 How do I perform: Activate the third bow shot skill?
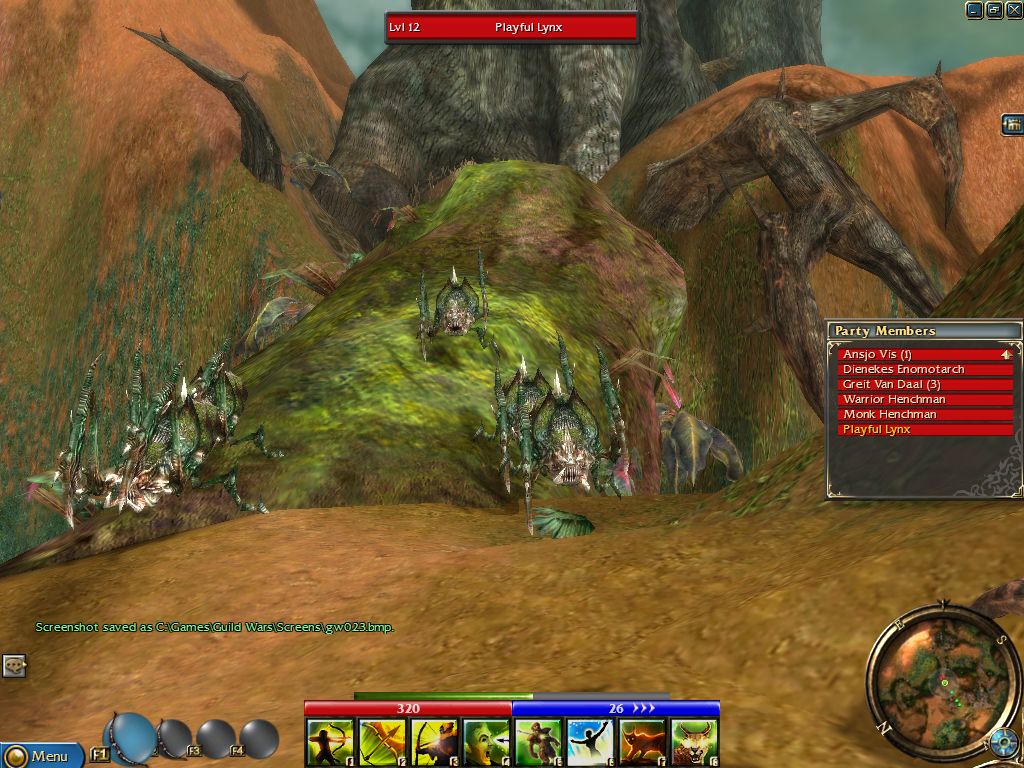pos(434,742)
